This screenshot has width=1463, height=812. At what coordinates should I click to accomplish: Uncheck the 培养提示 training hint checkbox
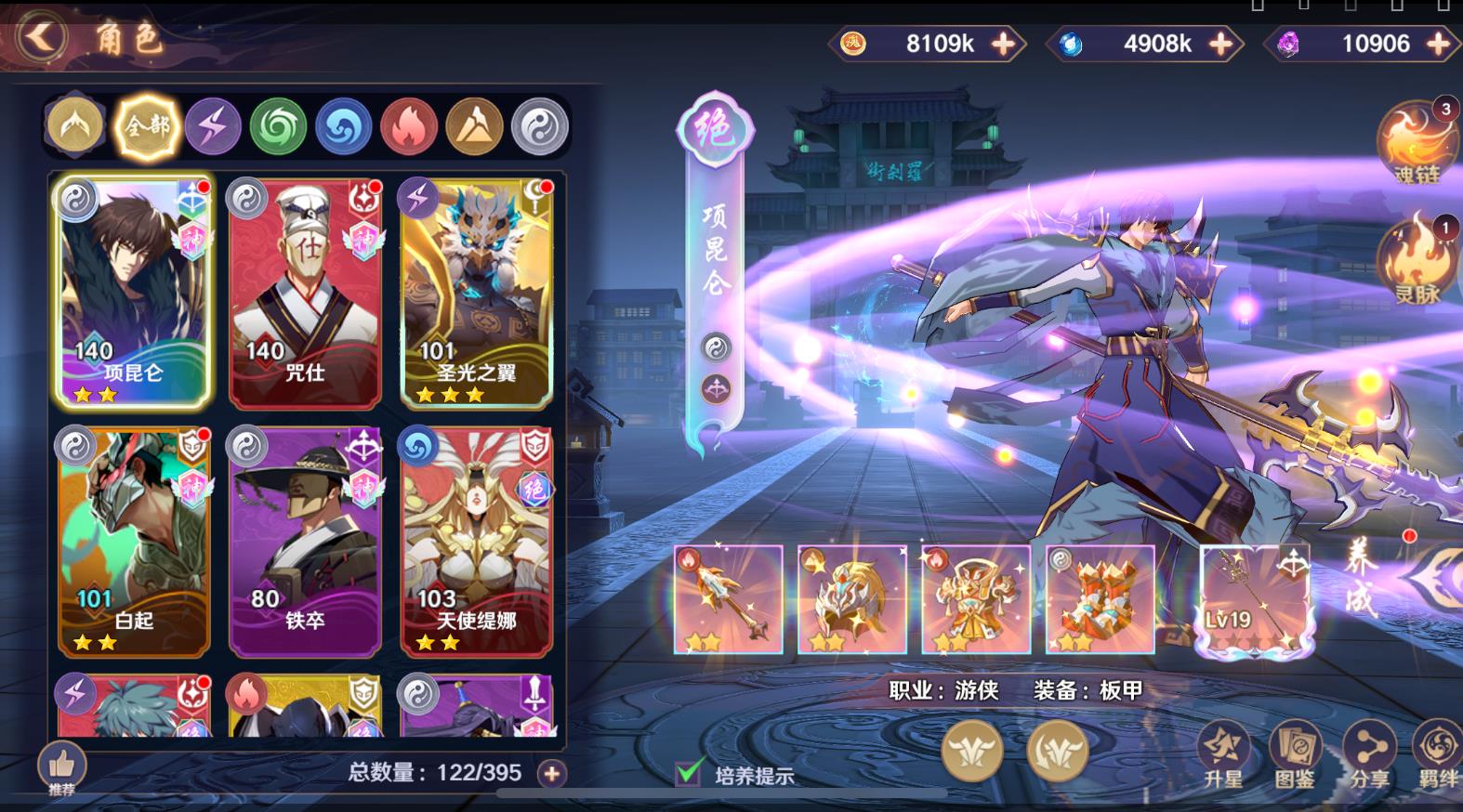[x=686, y=772]
